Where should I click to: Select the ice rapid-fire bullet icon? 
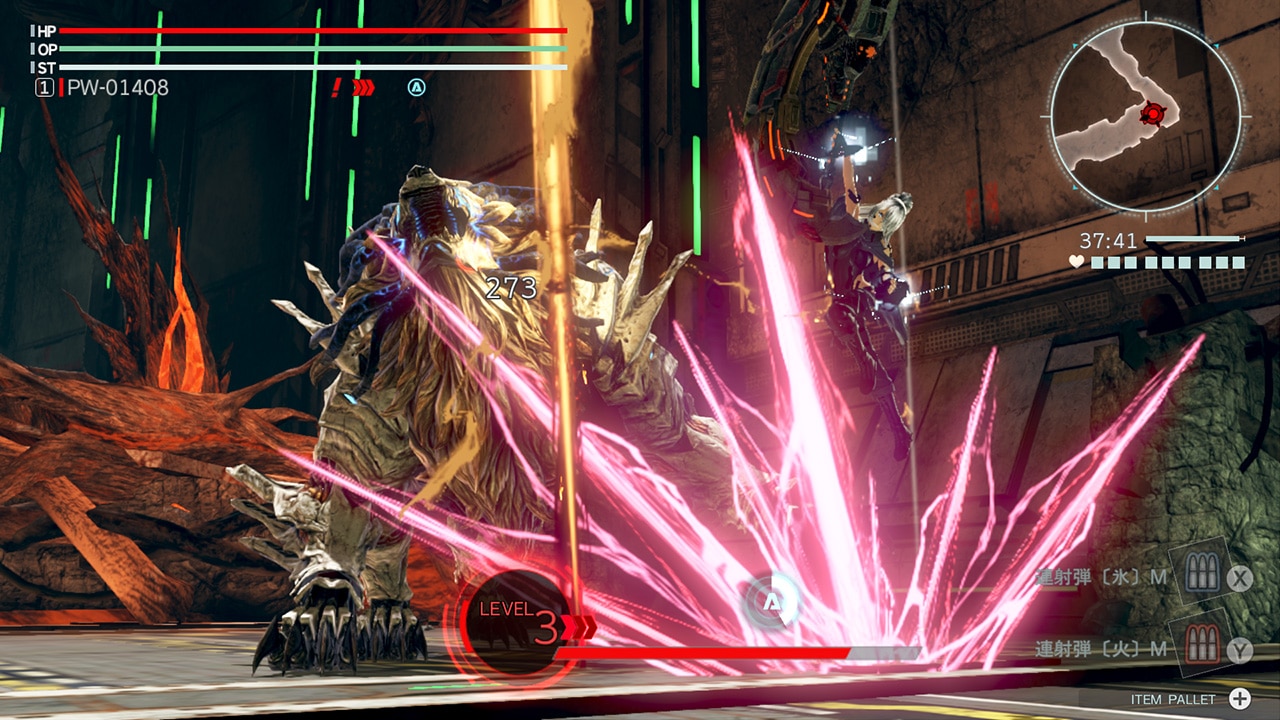pos(1198,574)
